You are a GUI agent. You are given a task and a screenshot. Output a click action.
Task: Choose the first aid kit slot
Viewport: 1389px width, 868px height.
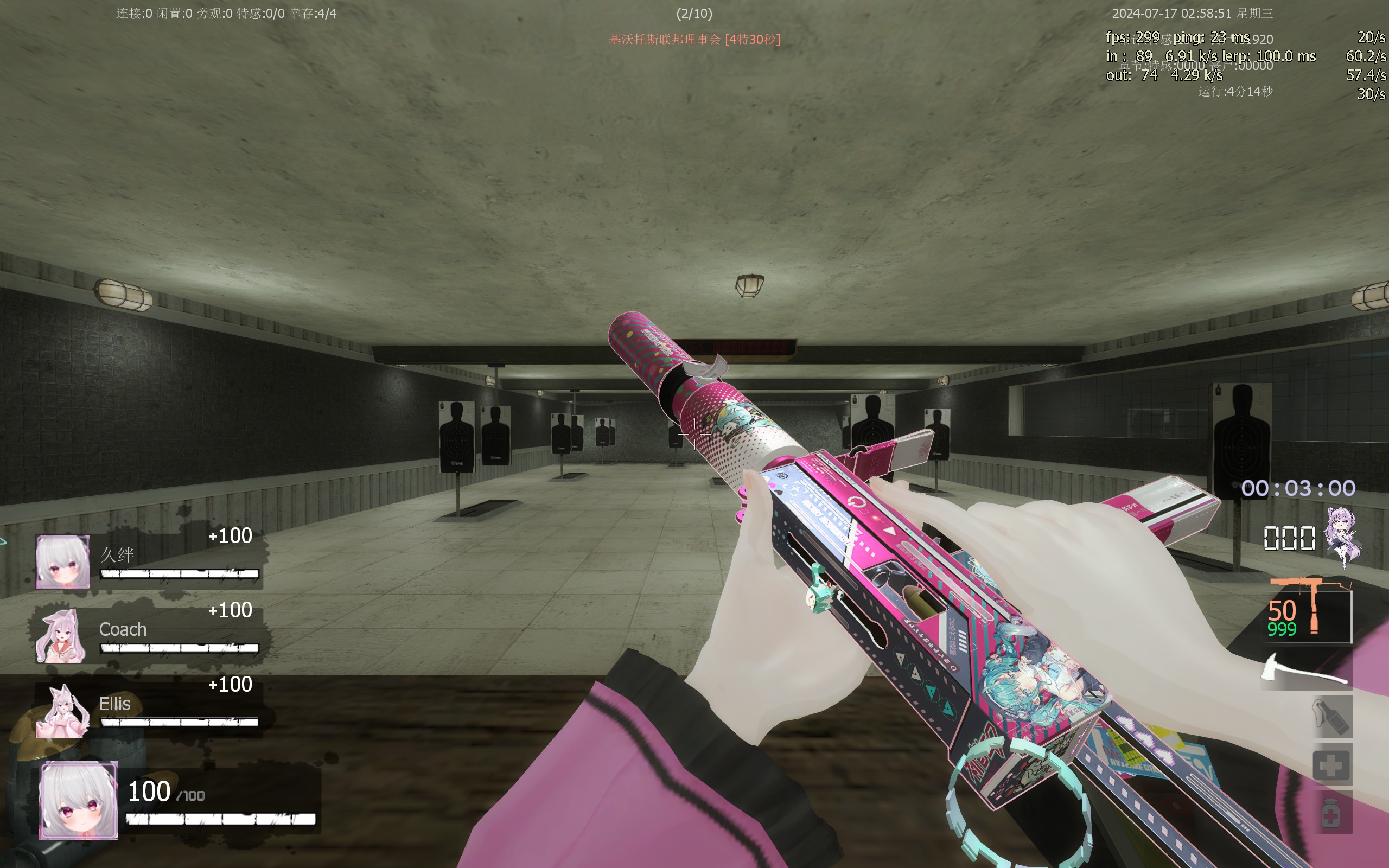coord(1331,765)
